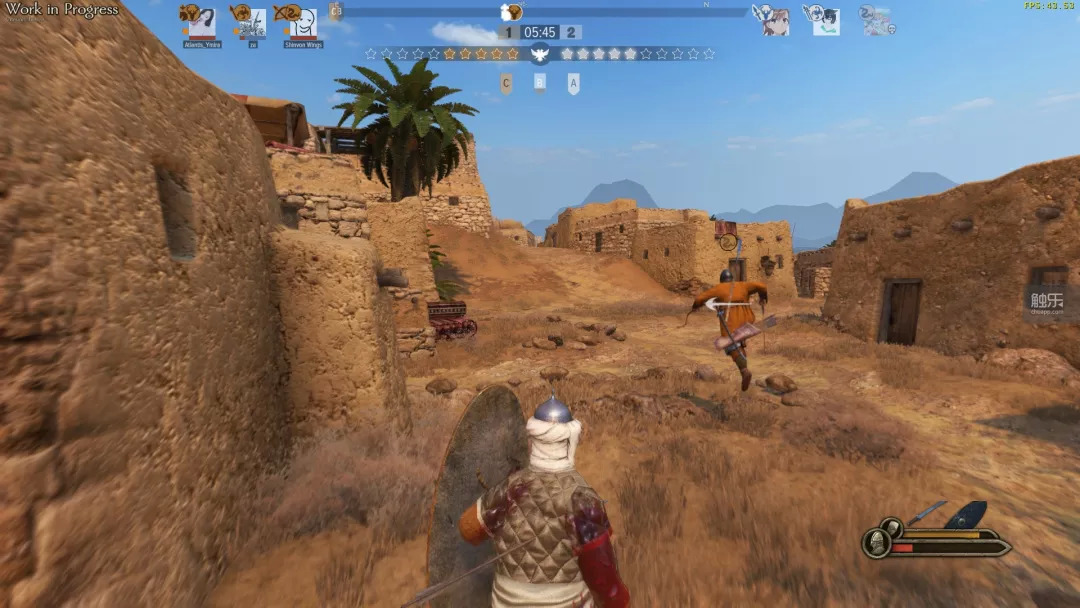
Task: Click the horse head mount icon
Action: pos(890,527)
